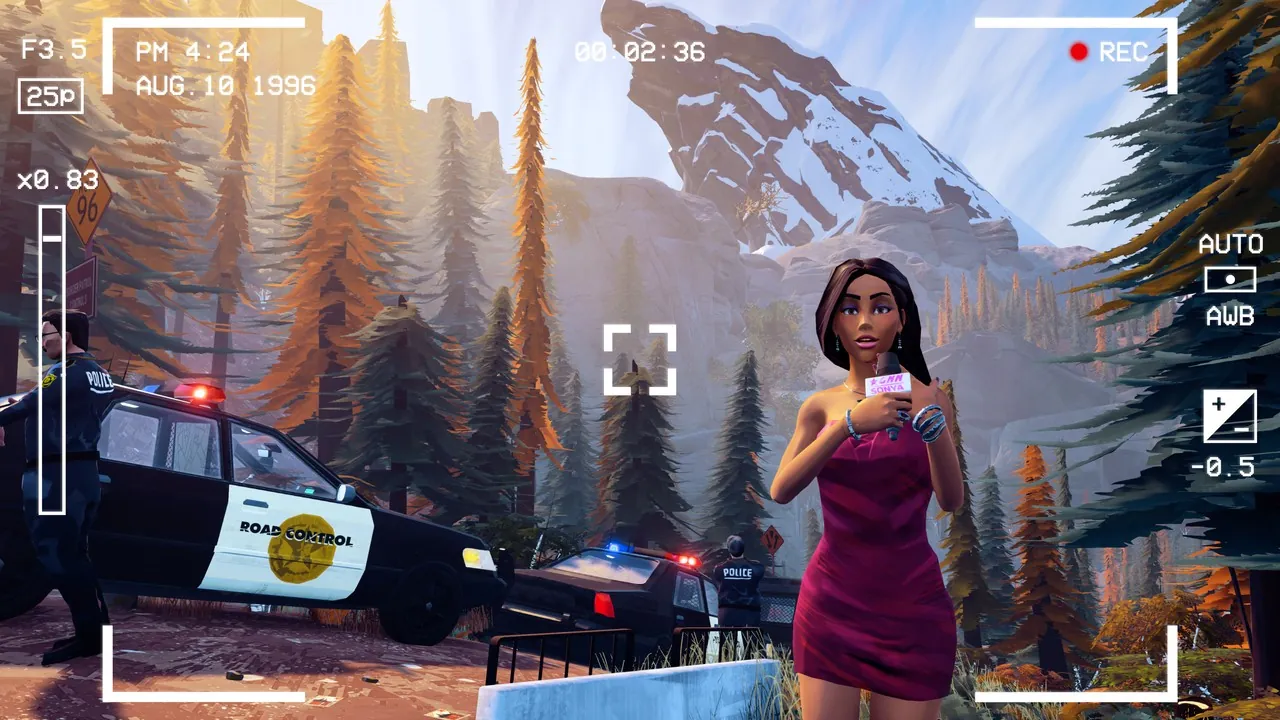Click the red REC recording dot
This screenshot has height=720, width=1280.
coord(1079,53)
